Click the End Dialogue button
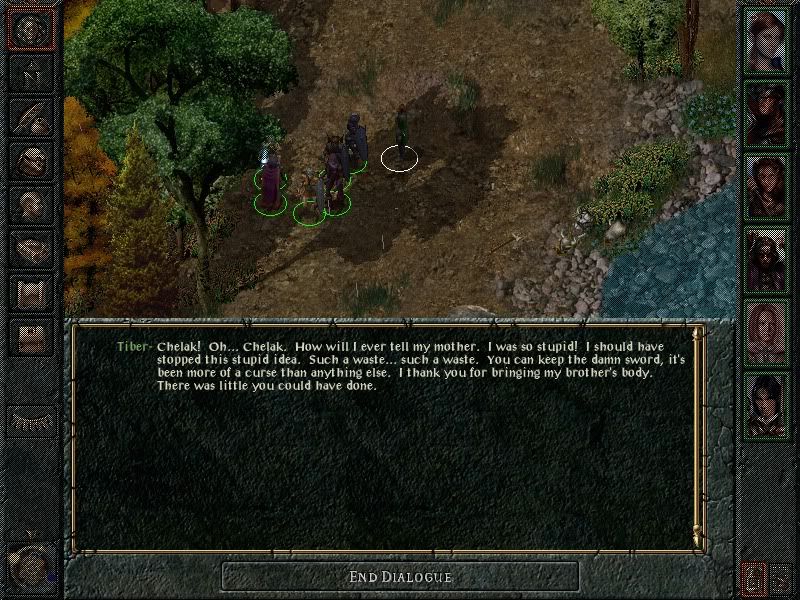This screenshot has width=800, height=600. [x=400, y=576]
